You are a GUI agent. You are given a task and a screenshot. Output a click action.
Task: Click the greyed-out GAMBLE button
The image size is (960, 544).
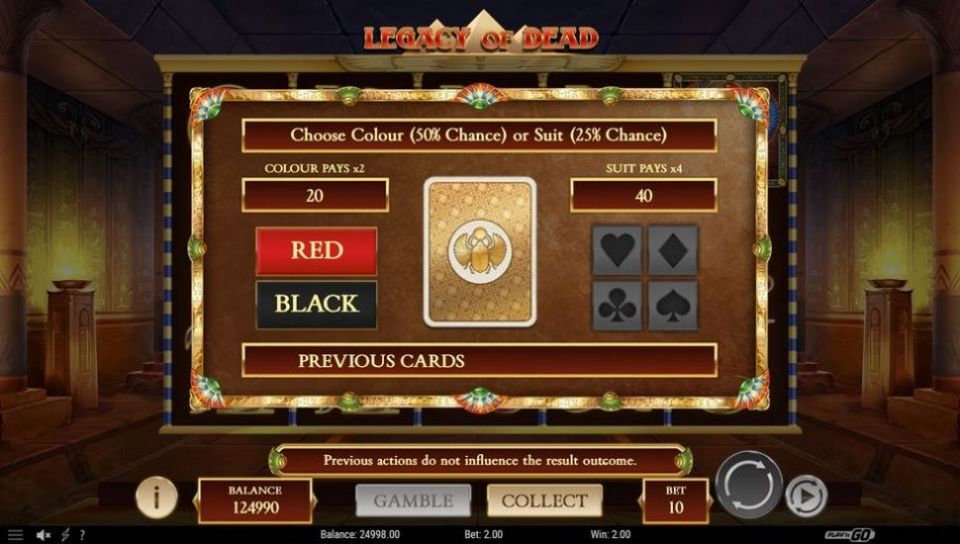(413, 500)
